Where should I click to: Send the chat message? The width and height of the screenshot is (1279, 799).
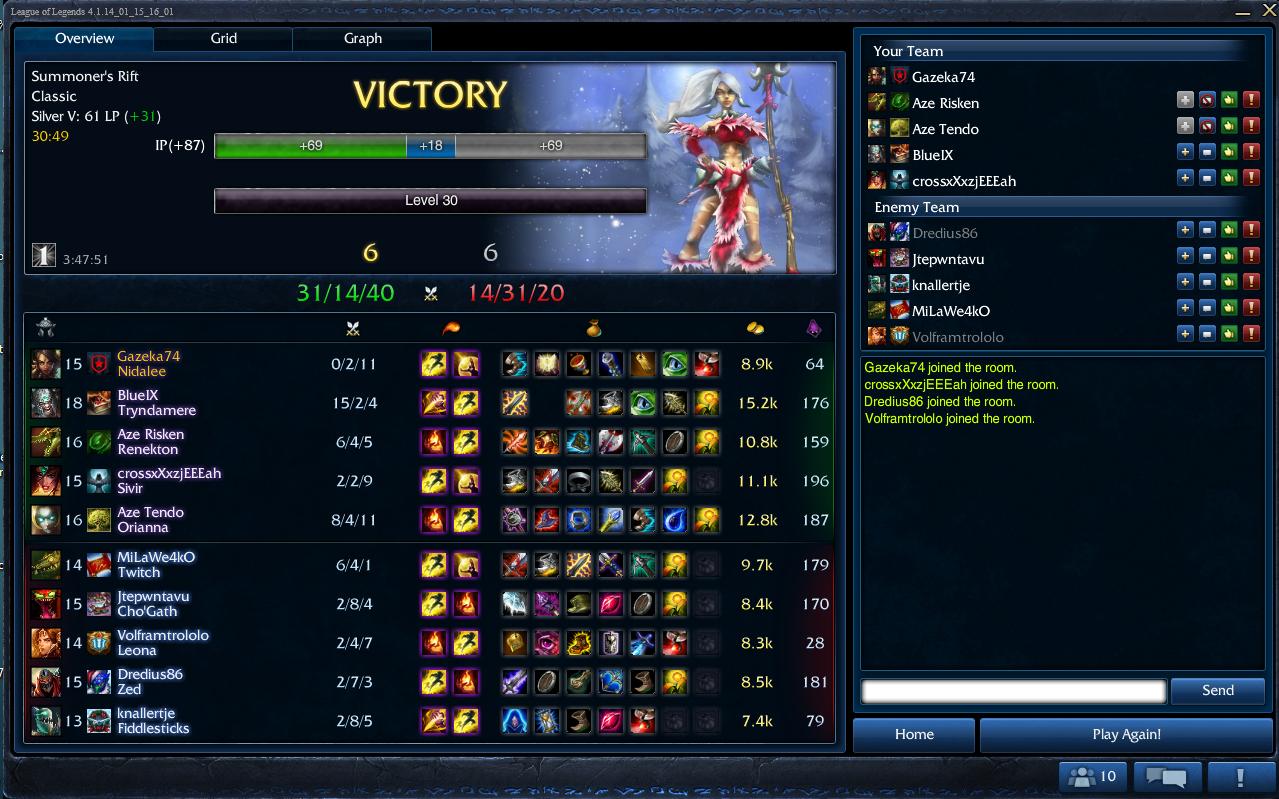point(1217,690)
